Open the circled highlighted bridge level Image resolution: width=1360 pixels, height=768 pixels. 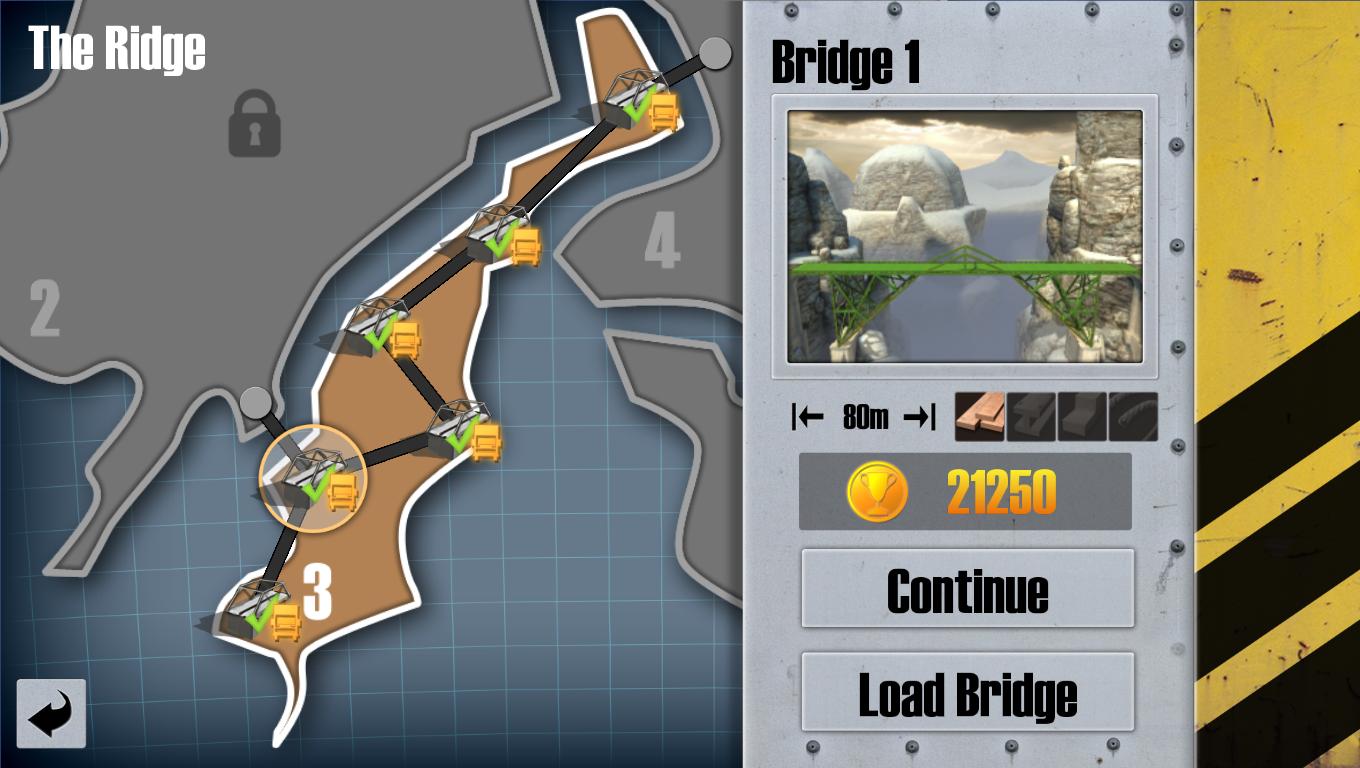click(x=311, y=478)
